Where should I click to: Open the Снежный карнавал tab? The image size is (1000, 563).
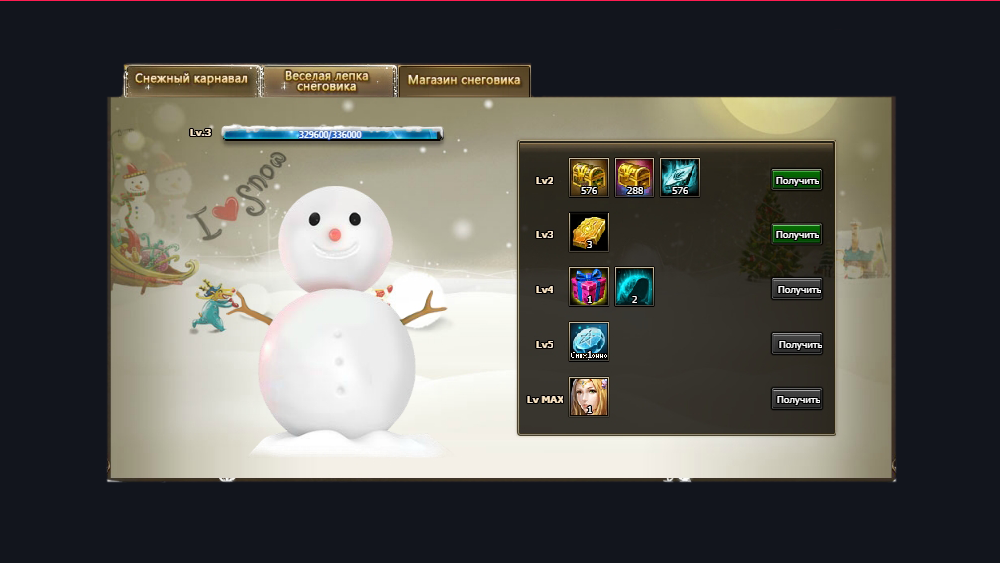[191, 80]
